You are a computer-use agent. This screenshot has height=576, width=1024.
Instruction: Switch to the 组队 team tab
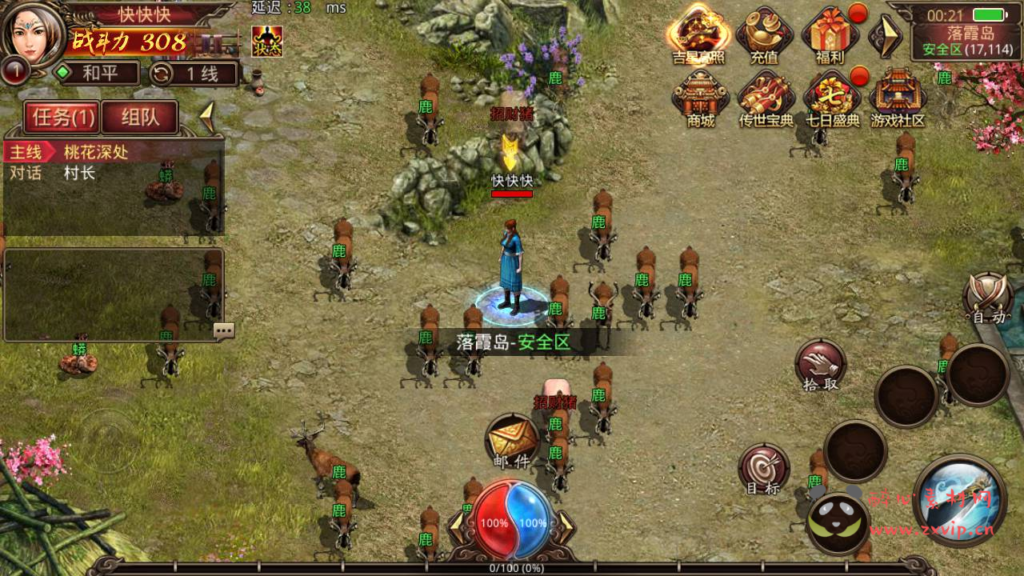click(138, 117)
